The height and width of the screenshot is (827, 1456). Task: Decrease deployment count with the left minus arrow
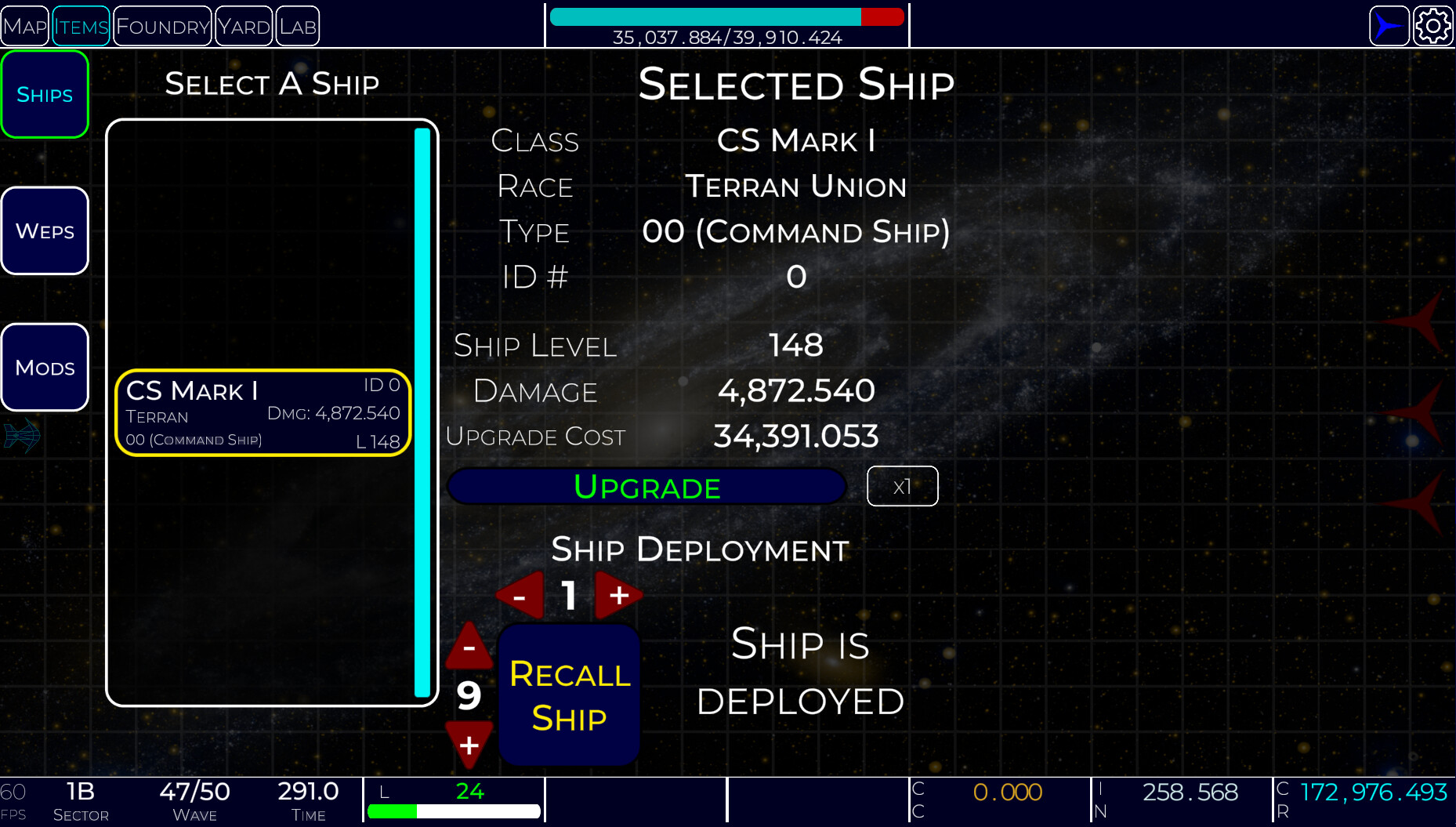pyautogui.click(x=520, y=596)
